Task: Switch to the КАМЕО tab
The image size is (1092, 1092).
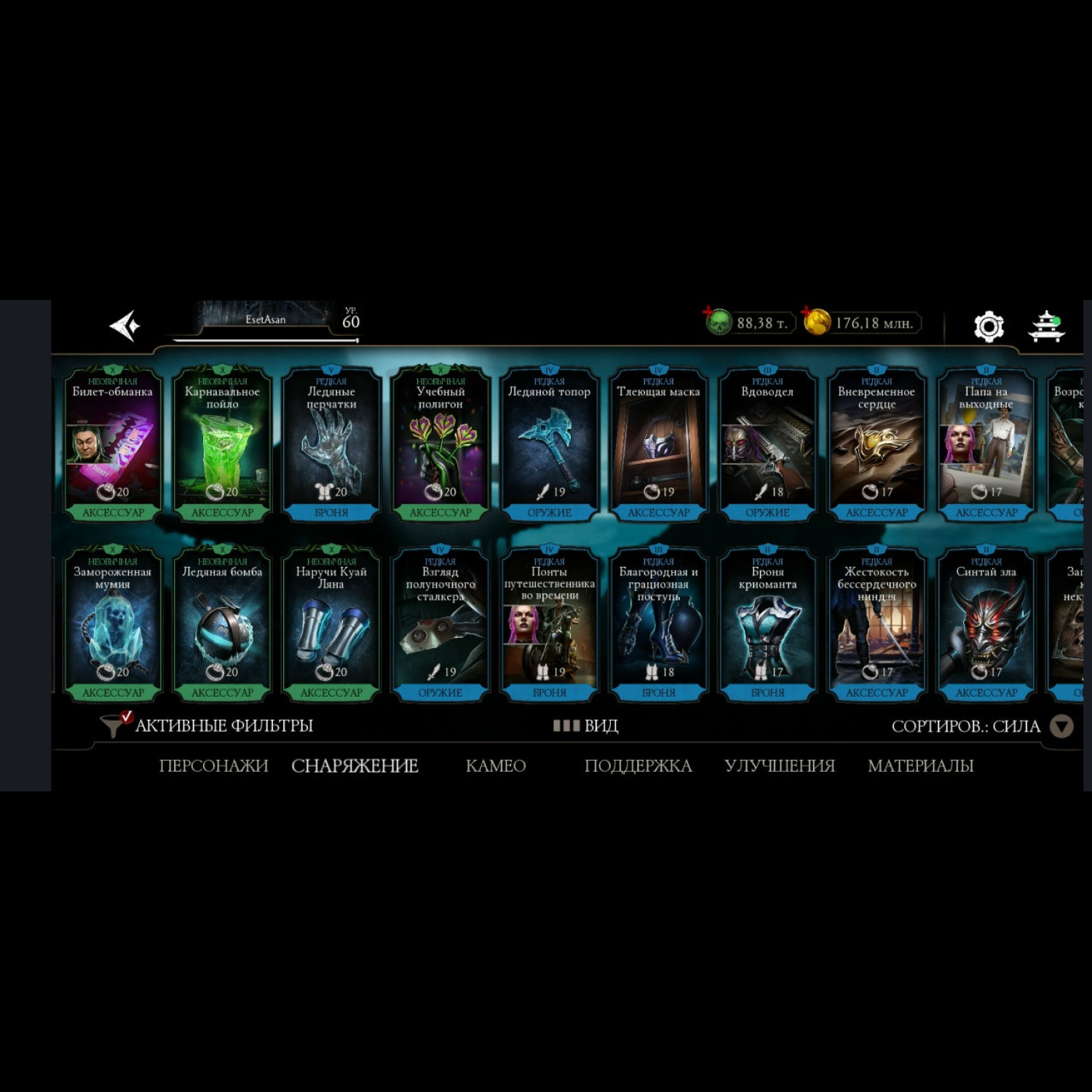Action: point(496,766)
